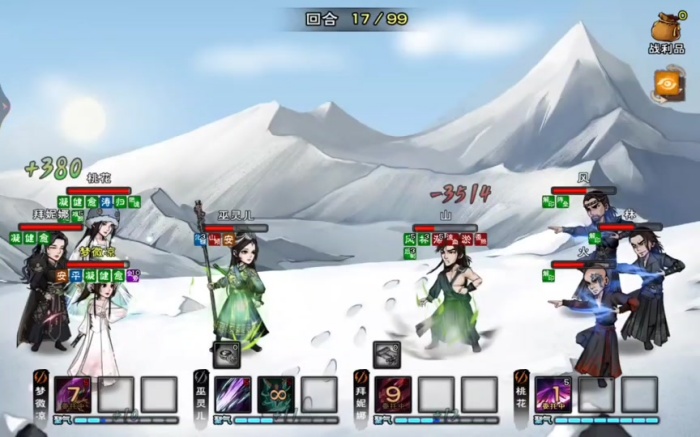700x437 pixels.
Task: Select 拜妮娜's skill showing 9
Action: [393, 394]
